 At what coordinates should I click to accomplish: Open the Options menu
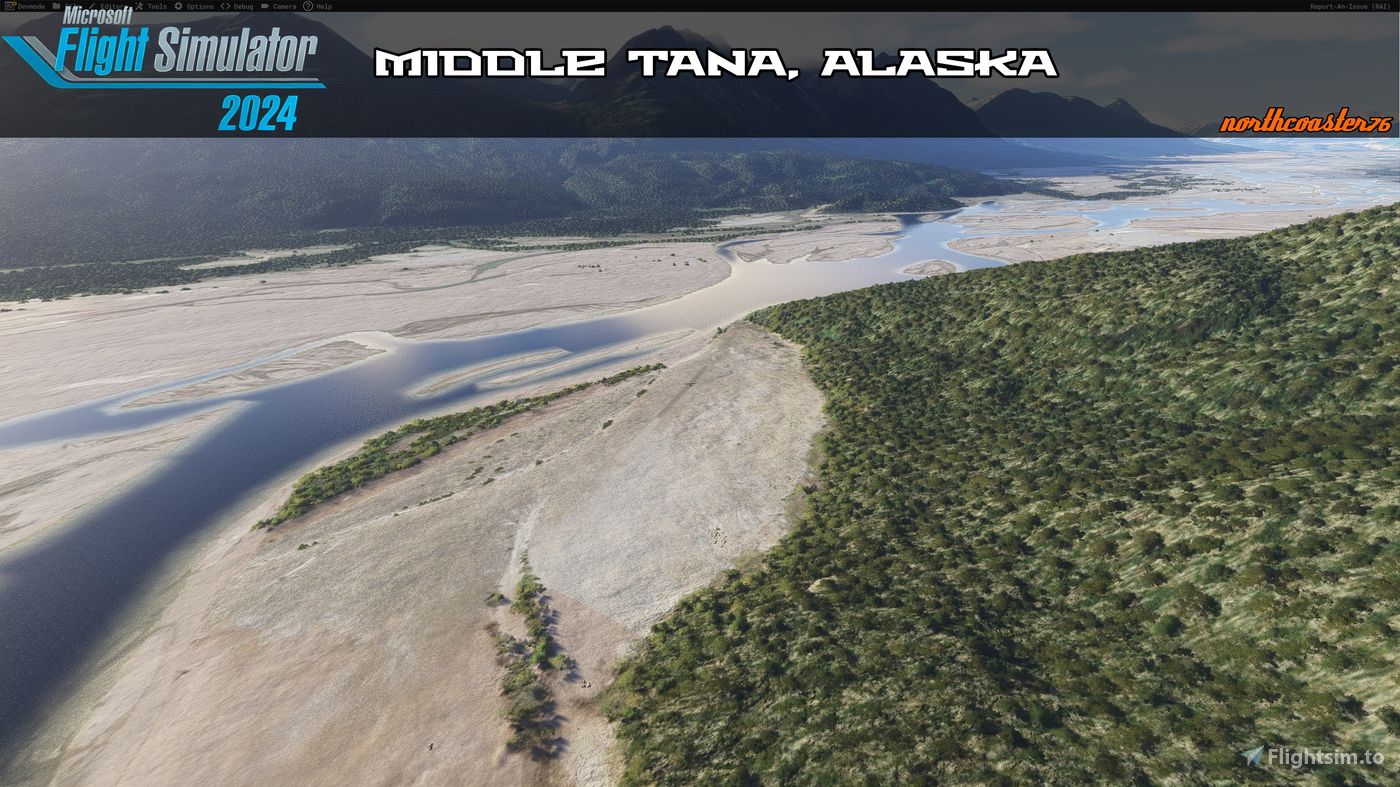coord(200,6)
